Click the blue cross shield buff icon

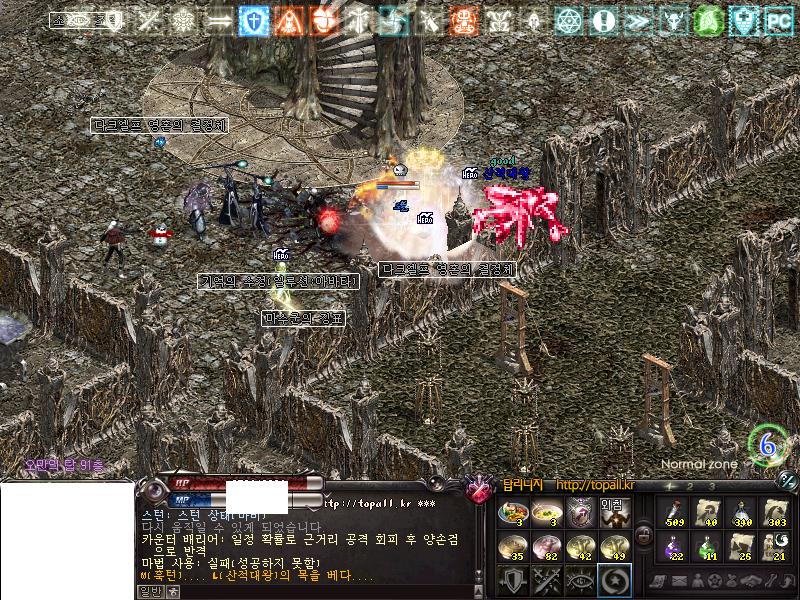click(253, 20)
